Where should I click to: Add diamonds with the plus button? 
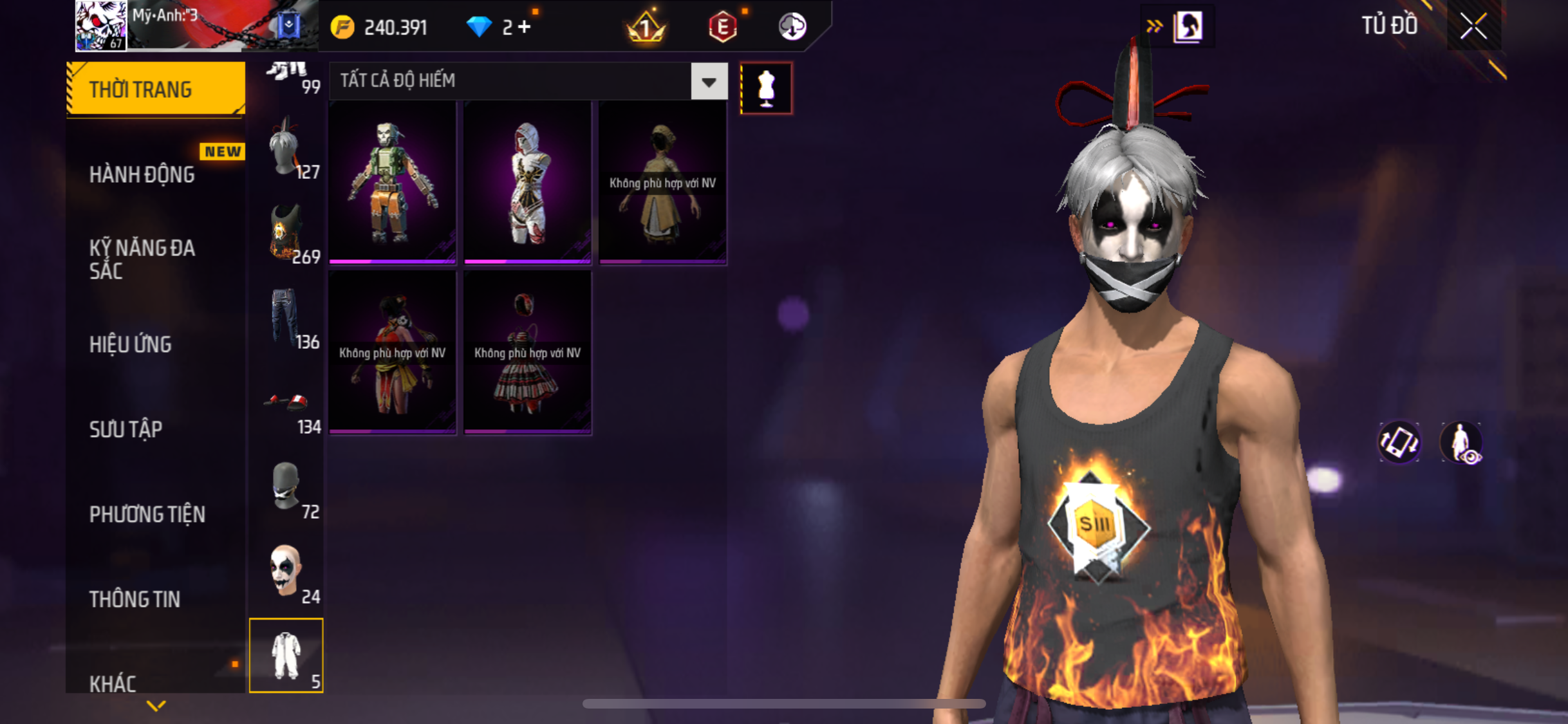click(525, 27)
